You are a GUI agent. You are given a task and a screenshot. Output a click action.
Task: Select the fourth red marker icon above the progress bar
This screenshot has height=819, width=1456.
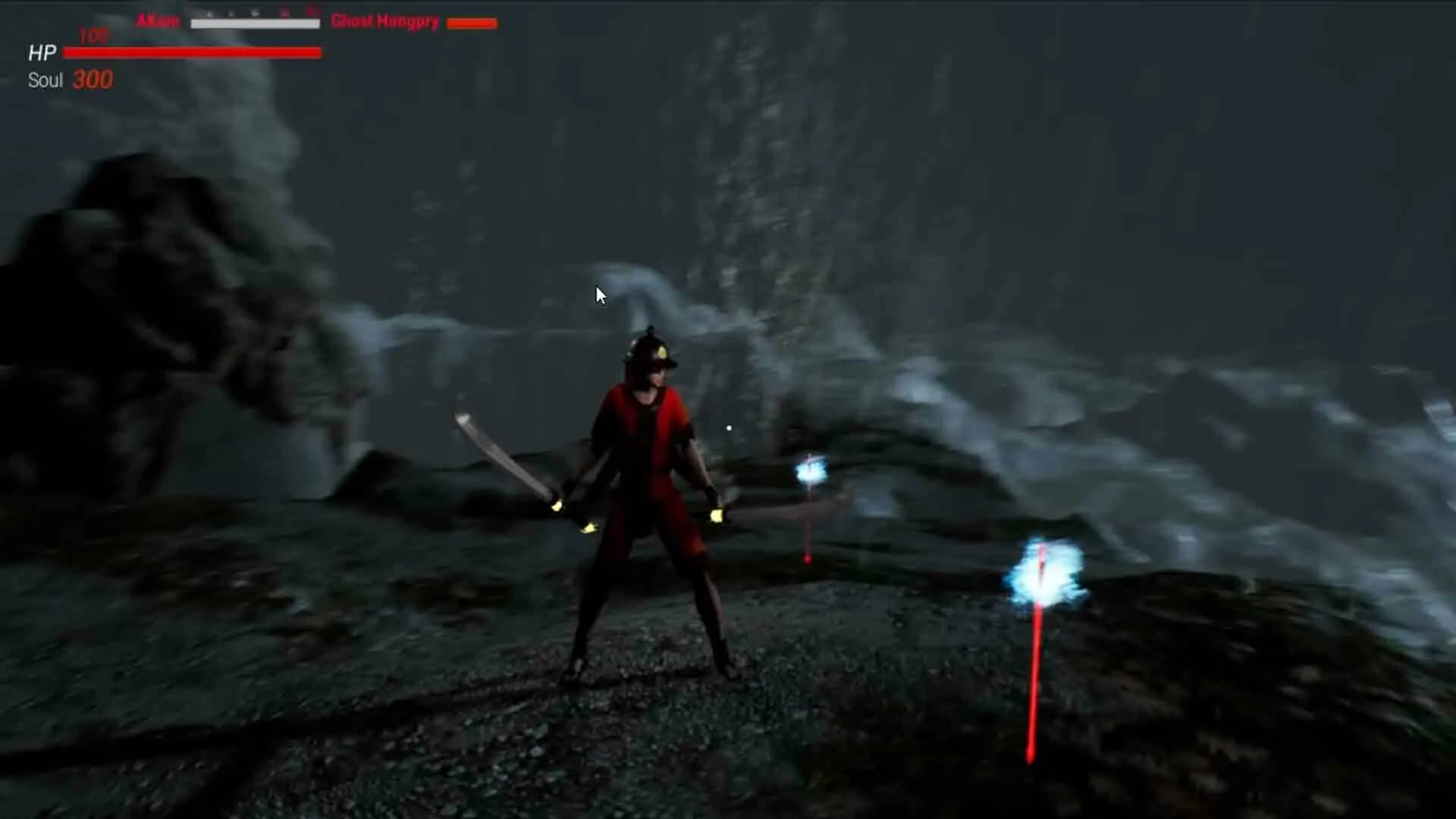click(x=285, y=12)
